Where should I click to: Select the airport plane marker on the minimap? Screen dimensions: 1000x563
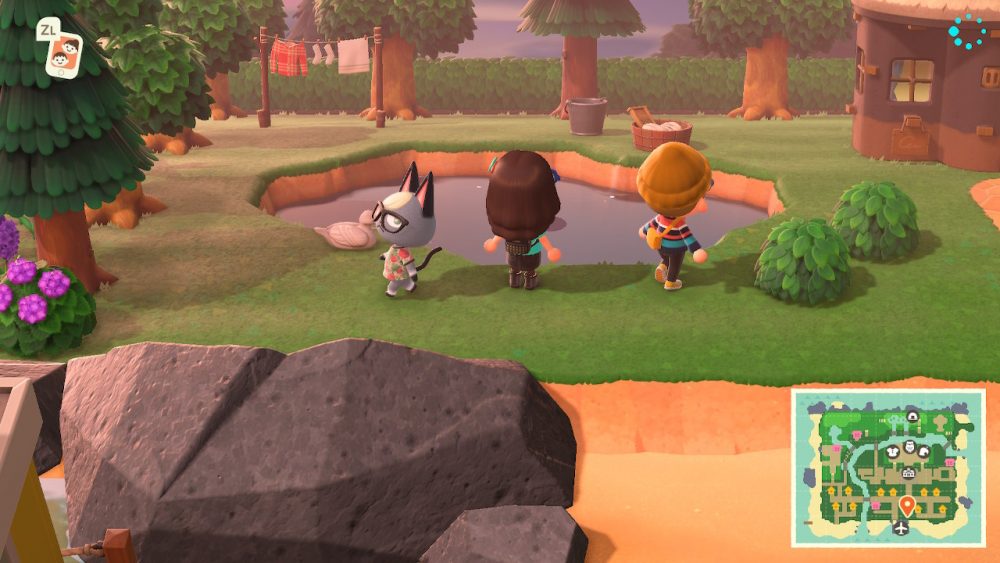pos(903,527)
